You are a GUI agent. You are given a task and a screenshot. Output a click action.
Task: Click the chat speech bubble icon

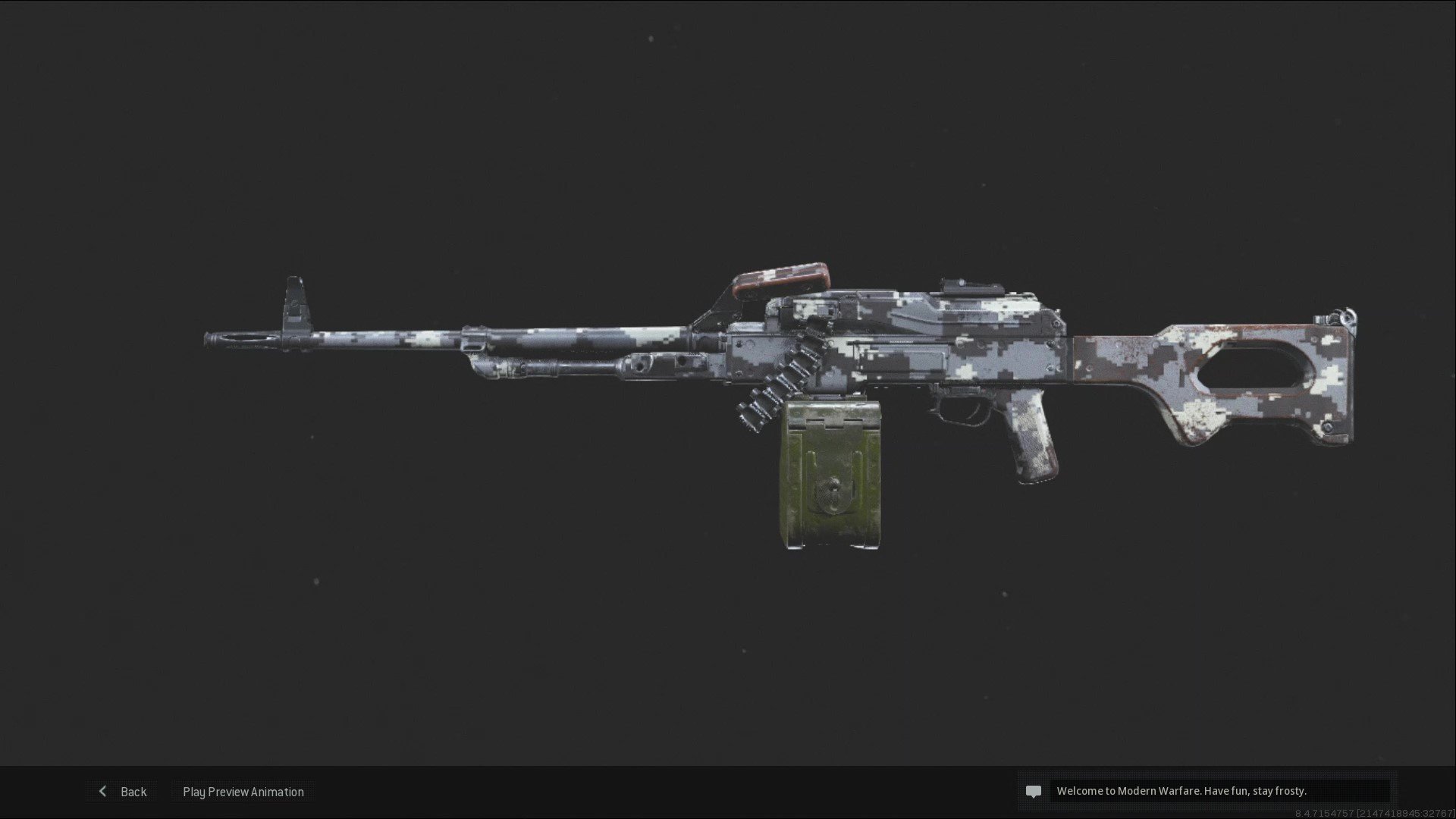point(1034,791)
